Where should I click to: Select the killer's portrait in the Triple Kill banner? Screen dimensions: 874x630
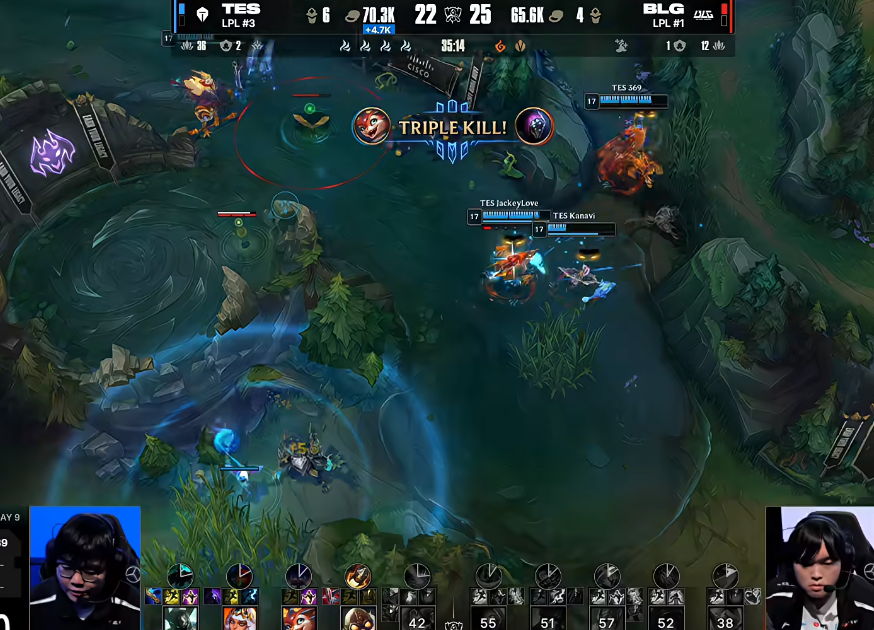[372, 127]
